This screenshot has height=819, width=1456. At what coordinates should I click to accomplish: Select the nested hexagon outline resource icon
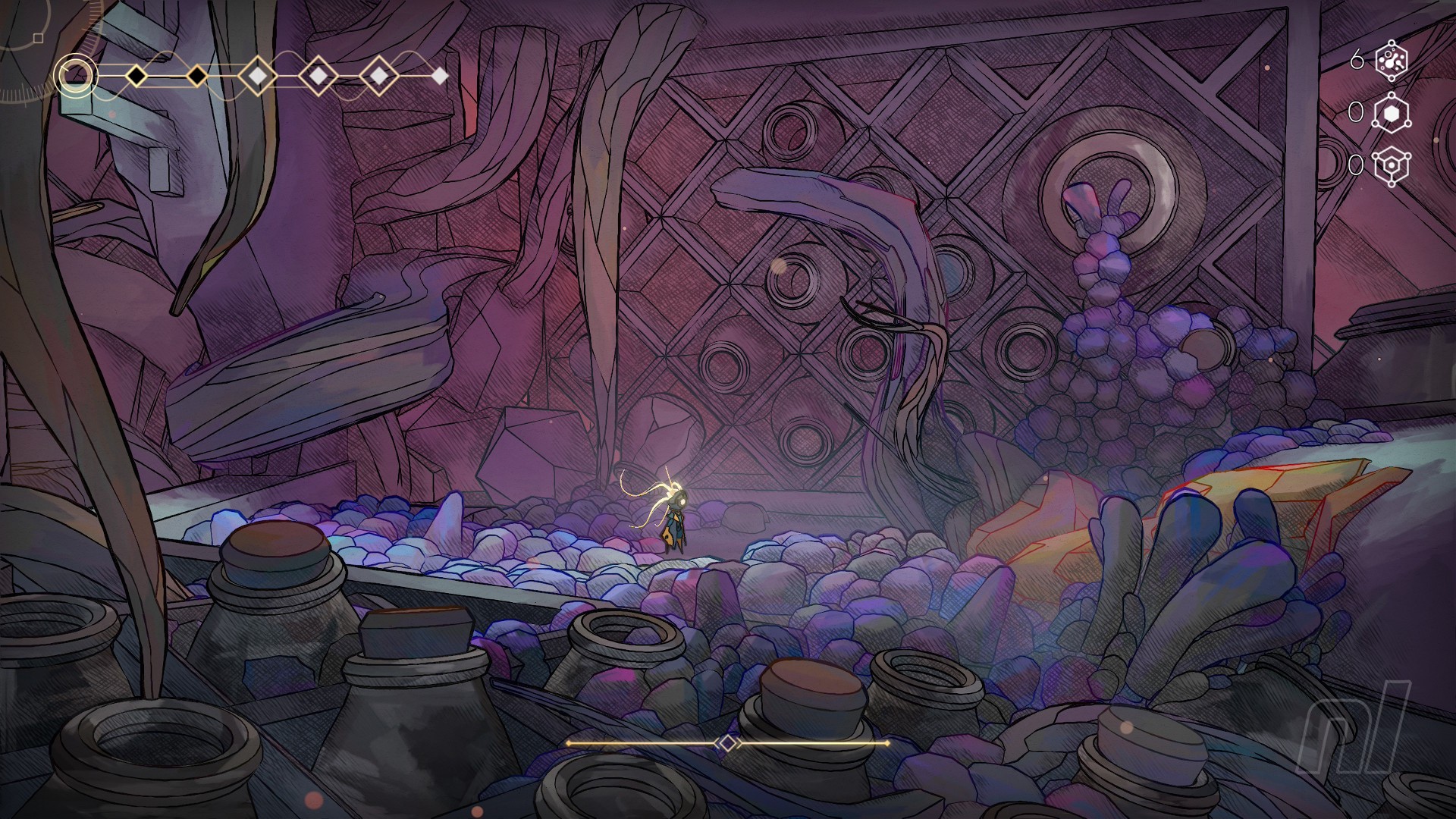1391,165
